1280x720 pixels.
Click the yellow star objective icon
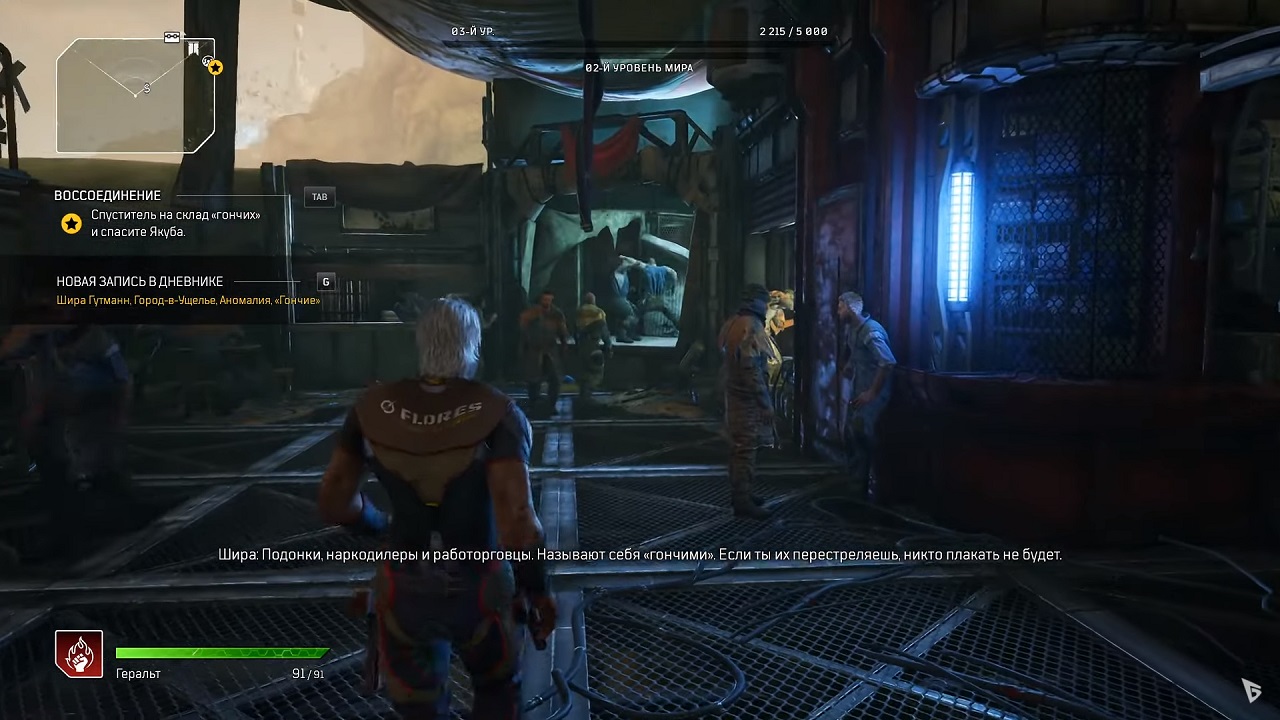click(71, 224)
